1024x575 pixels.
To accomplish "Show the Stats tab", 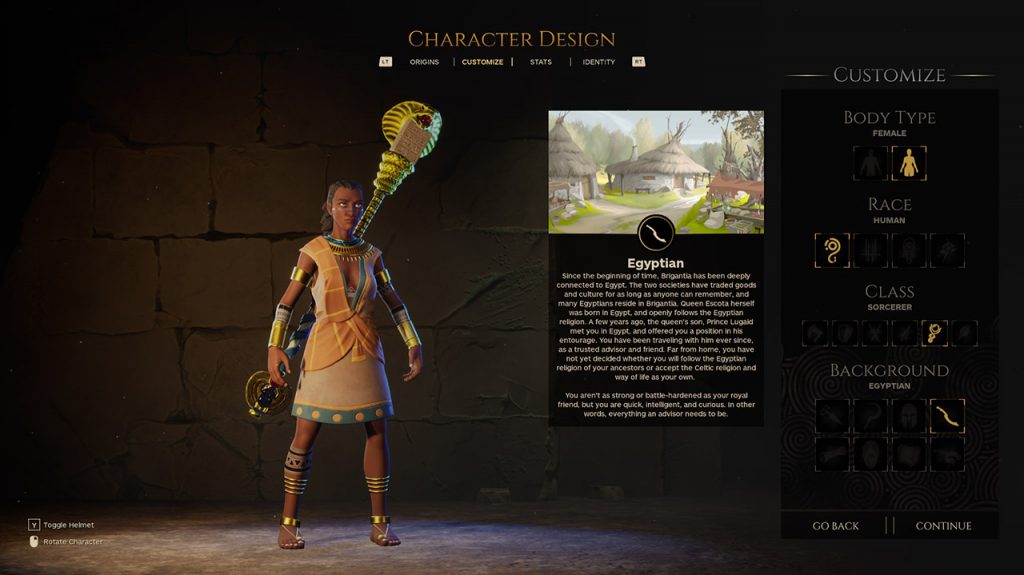I will click(x=540, y=62).
